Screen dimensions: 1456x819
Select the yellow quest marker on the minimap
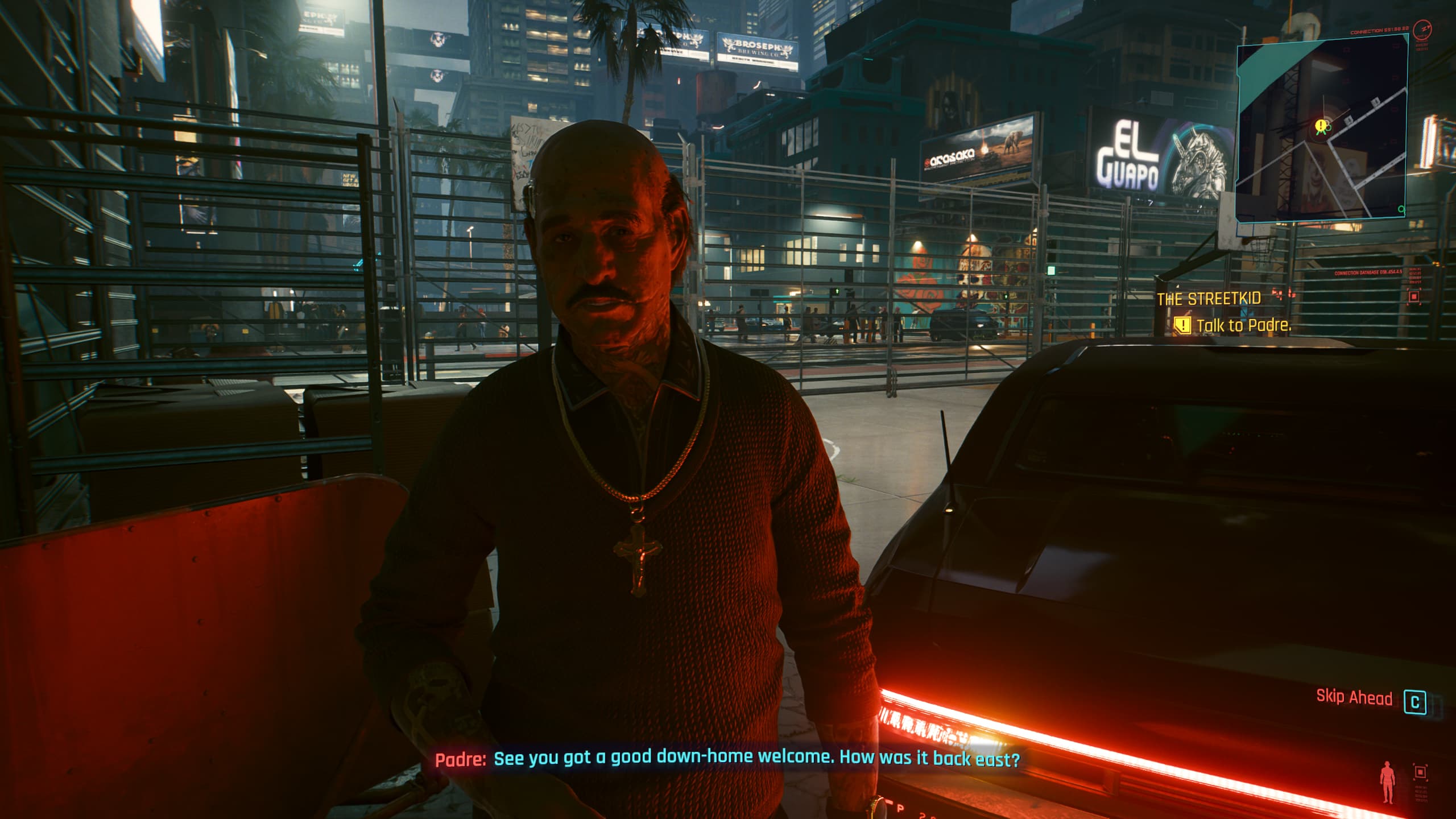coord(1321,125)
